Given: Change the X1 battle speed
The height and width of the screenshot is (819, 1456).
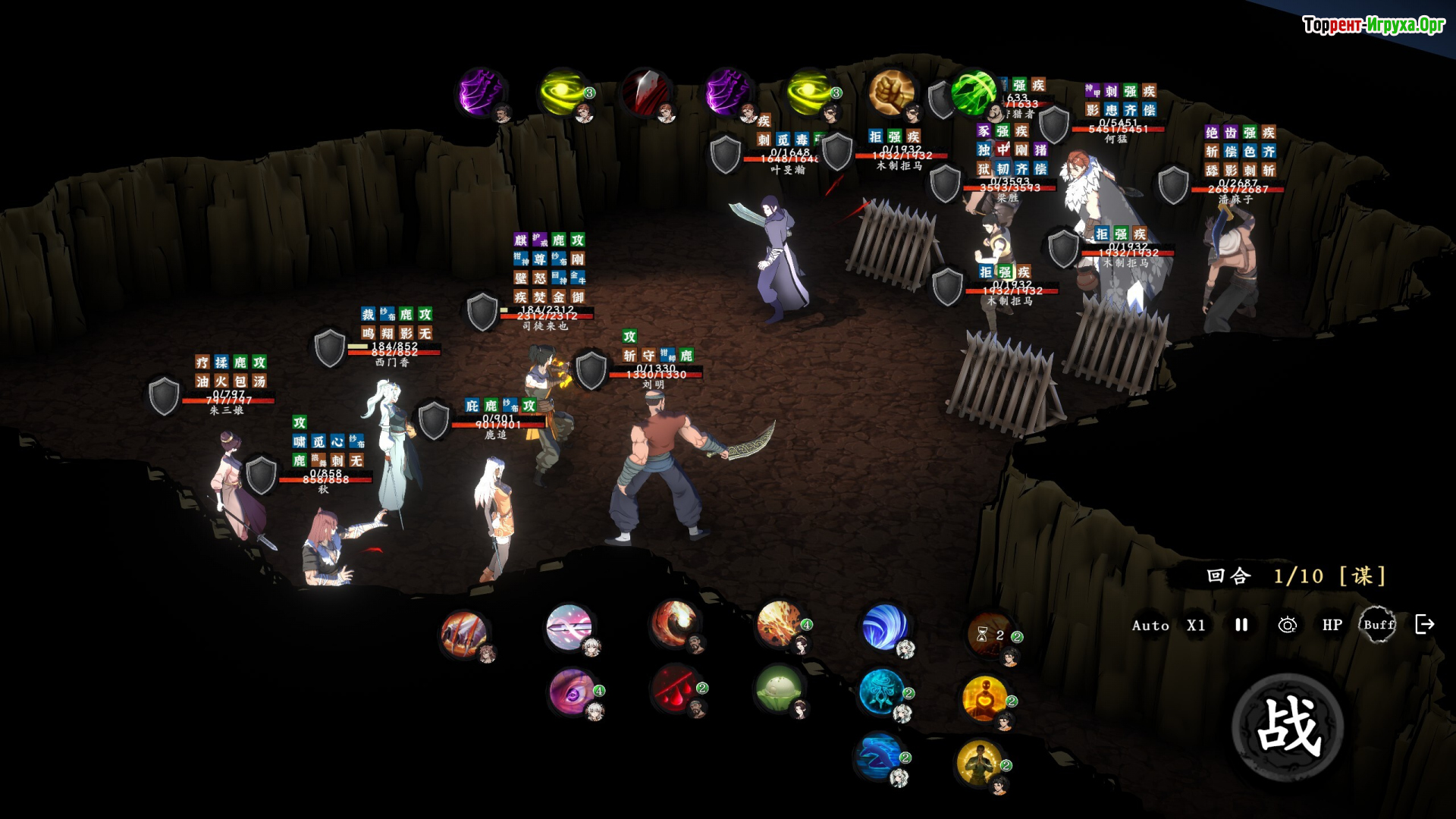Looking at the screenshot, I should 1196,625.
